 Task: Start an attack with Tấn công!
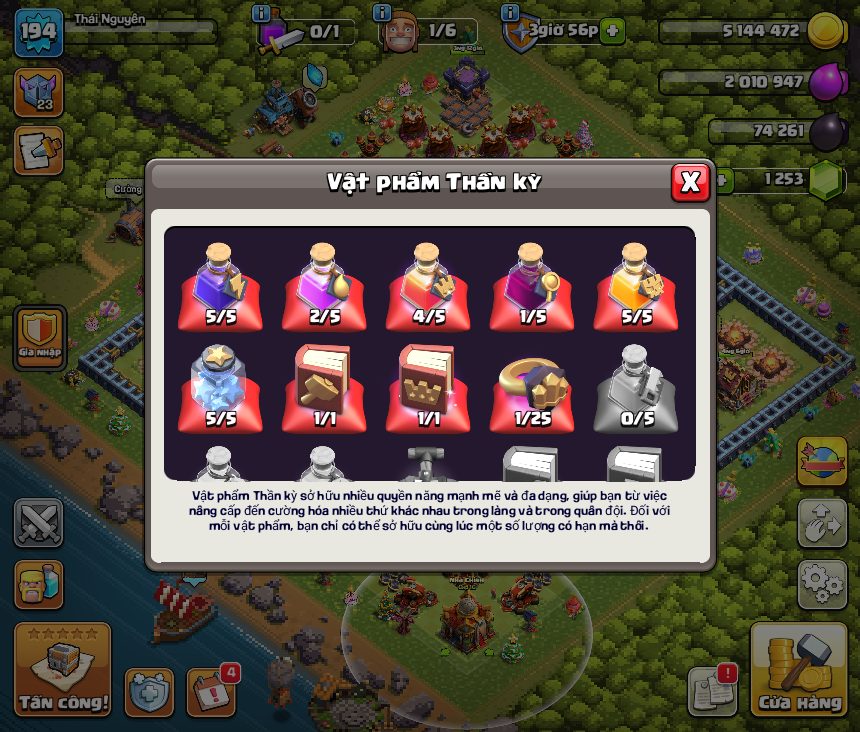(x=62, y=670)
